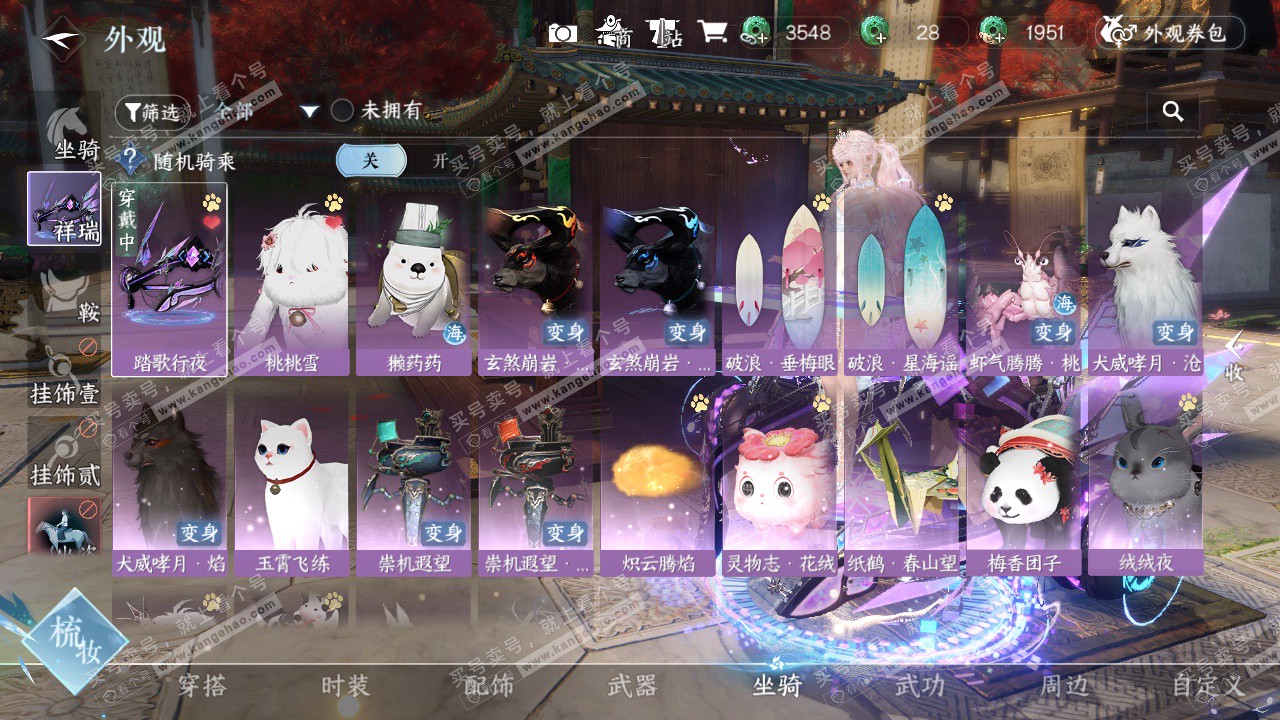Choose the 踏歌行夜 mount card
The width and height of the screenshot is (1280, 720).
[169, 279]
